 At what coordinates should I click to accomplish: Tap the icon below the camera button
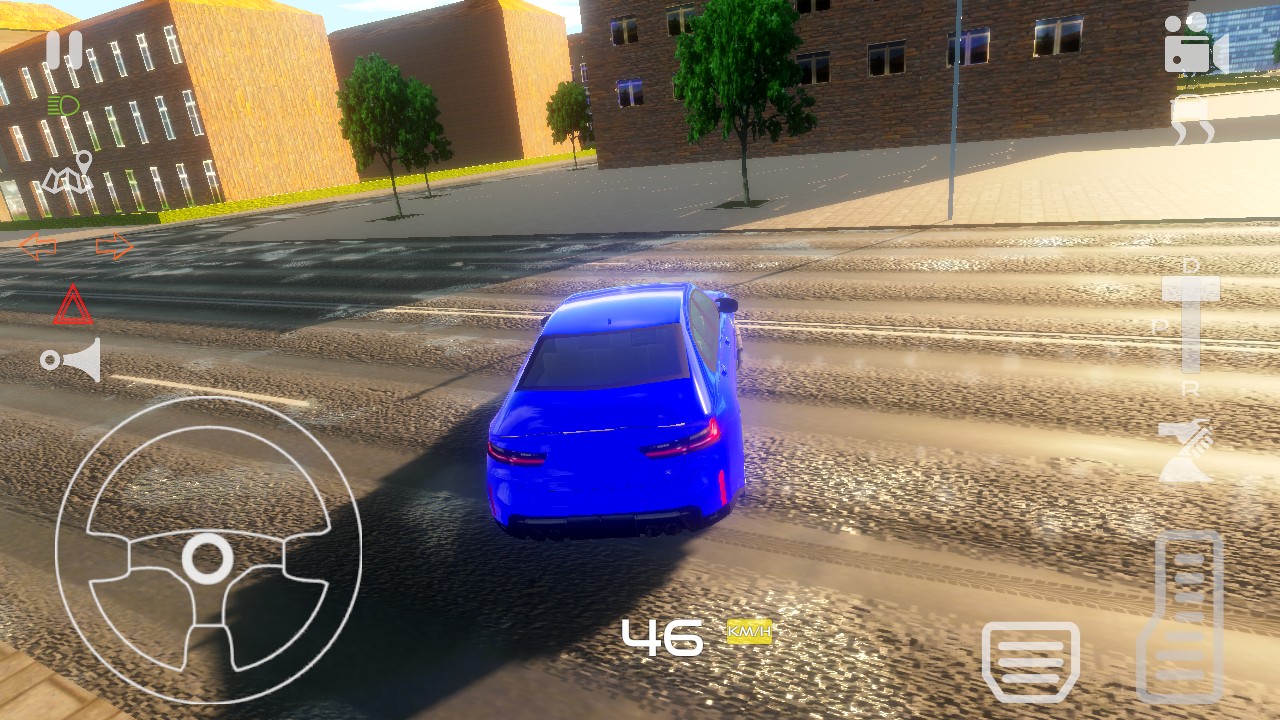tap(1194, 130)
